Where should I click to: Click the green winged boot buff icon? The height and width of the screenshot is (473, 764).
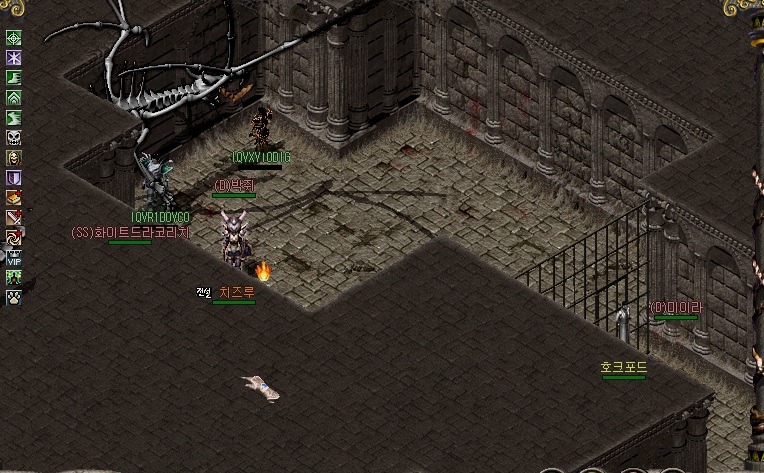[14, 78]
